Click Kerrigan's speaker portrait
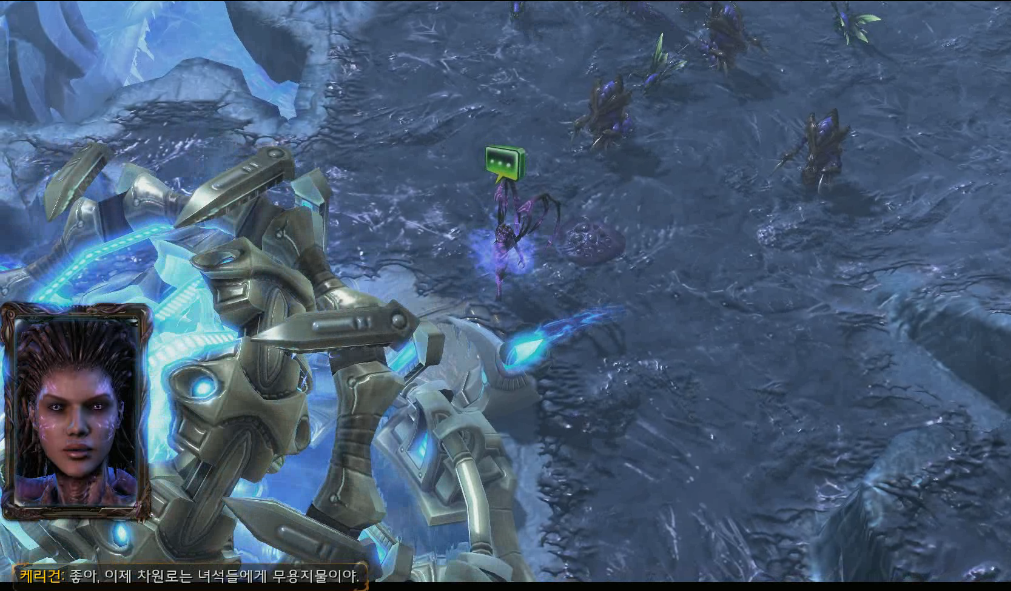The image size is (1011, 591). (x=76, y=410)
